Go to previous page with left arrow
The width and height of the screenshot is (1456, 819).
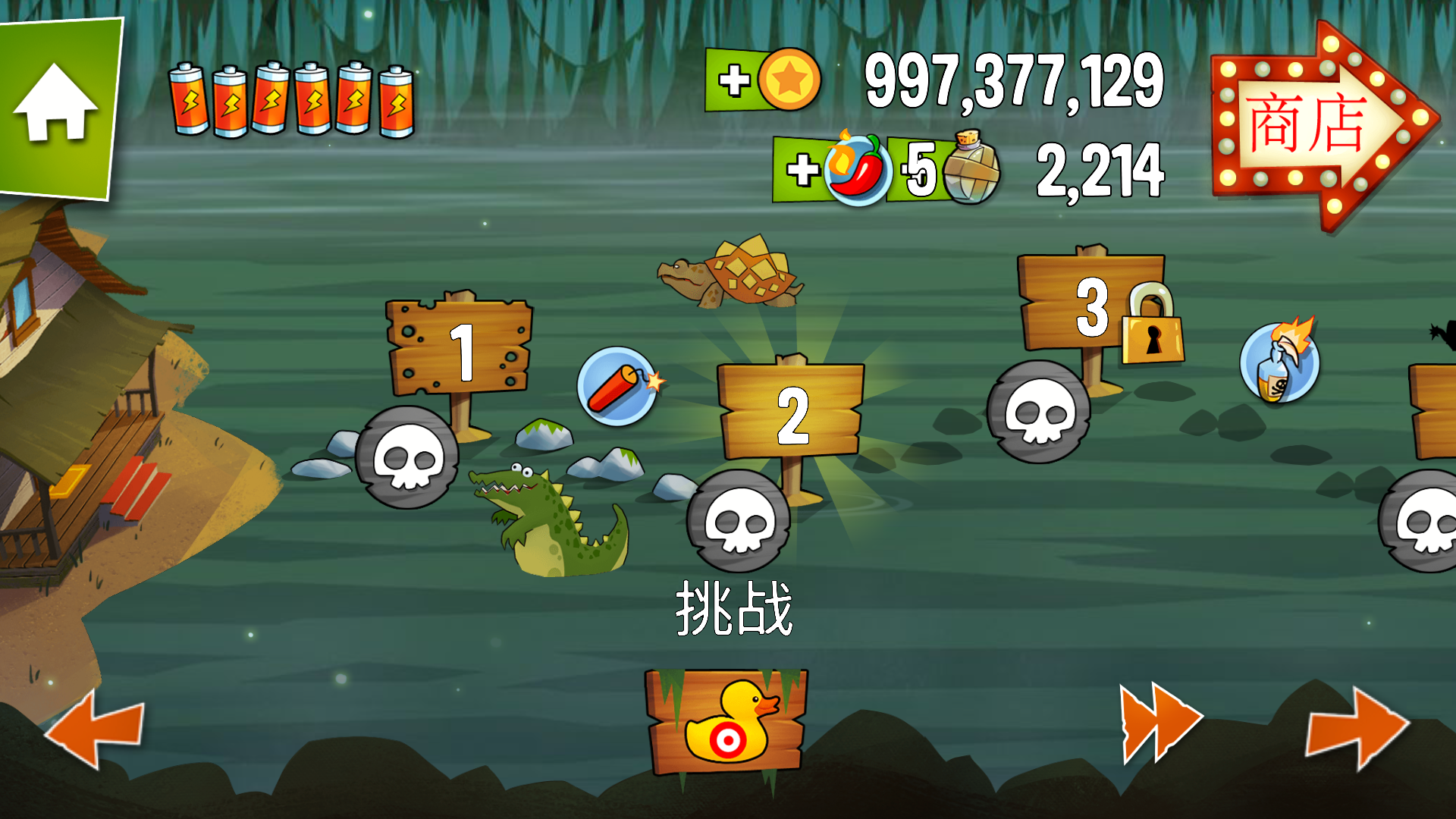click(96, 728)
